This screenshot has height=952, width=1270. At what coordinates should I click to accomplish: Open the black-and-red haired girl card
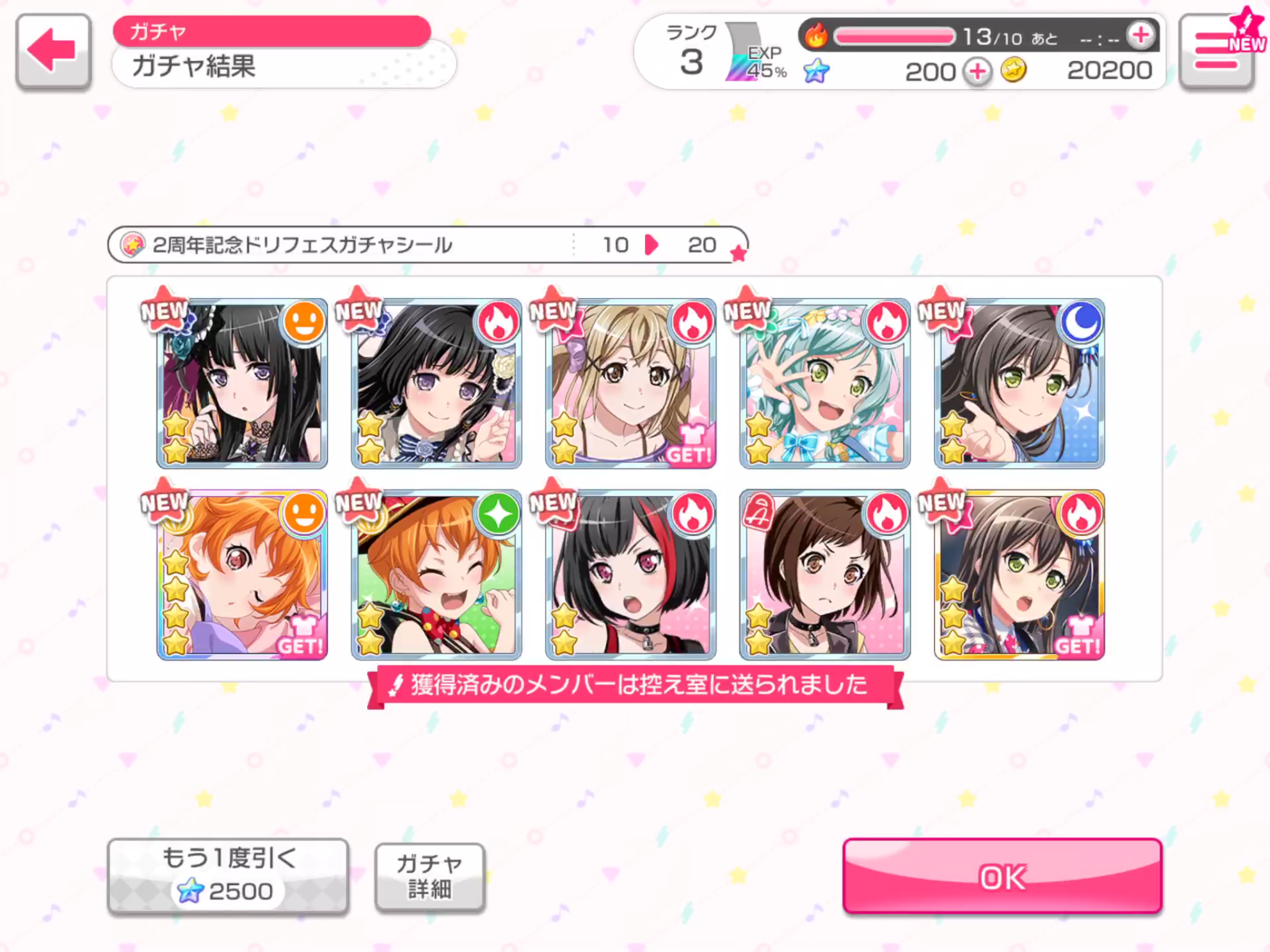coord(631,575)
